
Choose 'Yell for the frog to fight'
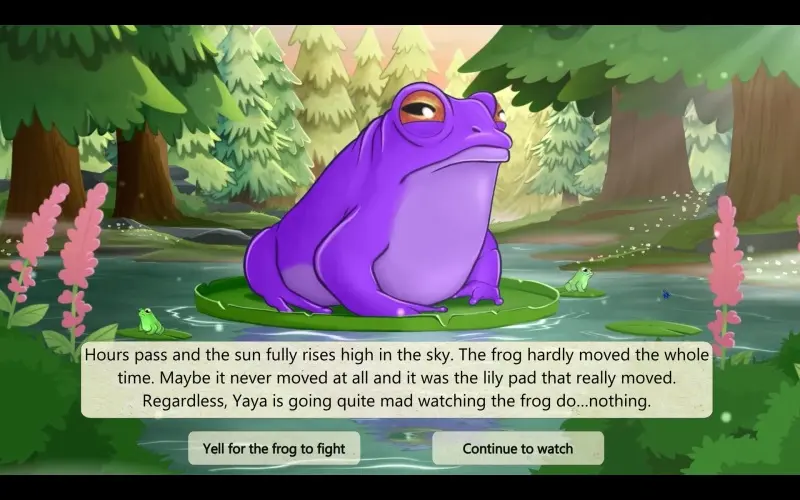coord(274,448)
